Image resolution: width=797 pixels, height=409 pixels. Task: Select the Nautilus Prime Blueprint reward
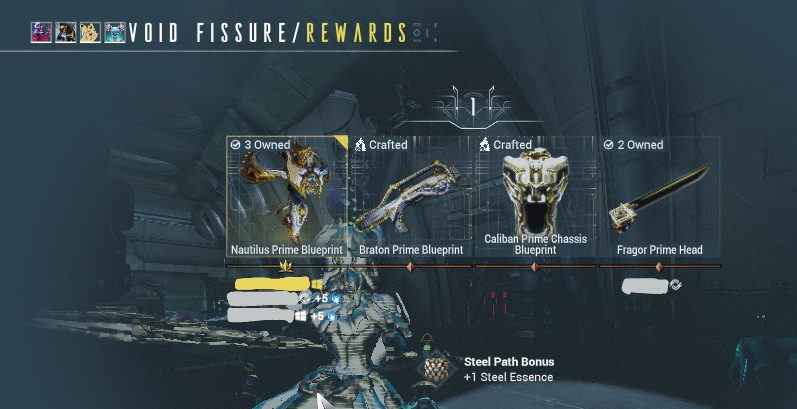(287, 198)
